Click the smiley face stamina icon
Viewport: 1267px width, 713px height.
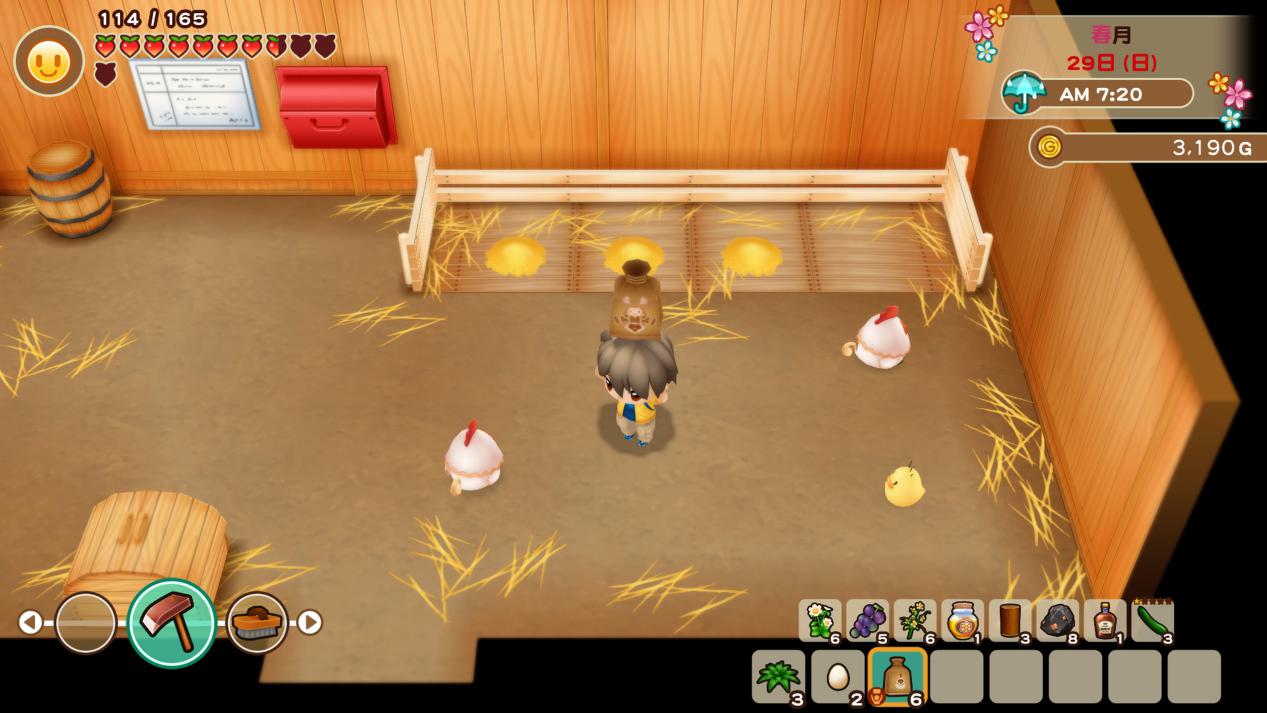pos(48,62)
